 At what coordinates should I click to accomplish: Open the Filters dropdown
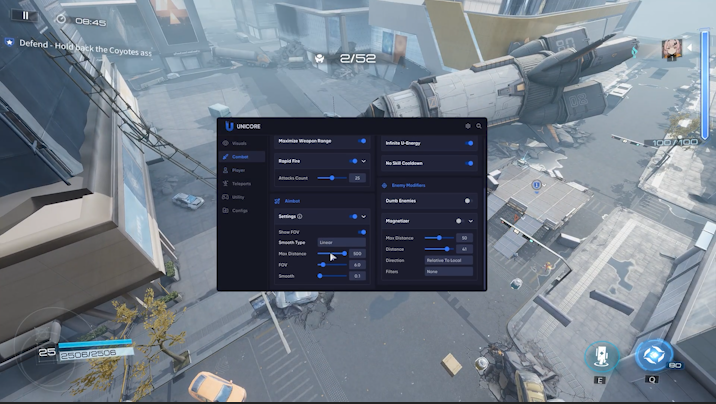tap(447, 271)
